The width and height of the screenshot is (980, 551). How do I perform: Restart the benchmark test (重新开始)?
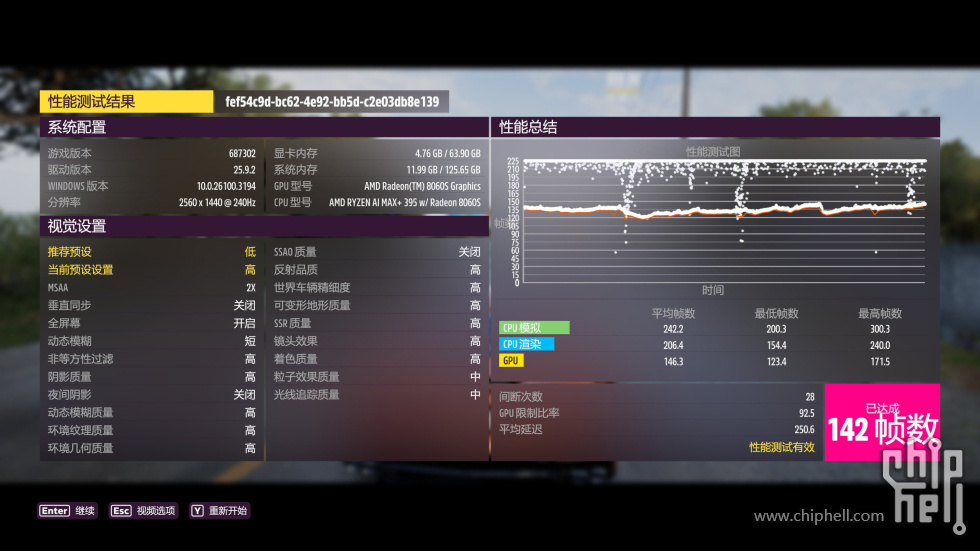(x=219, y=511)
